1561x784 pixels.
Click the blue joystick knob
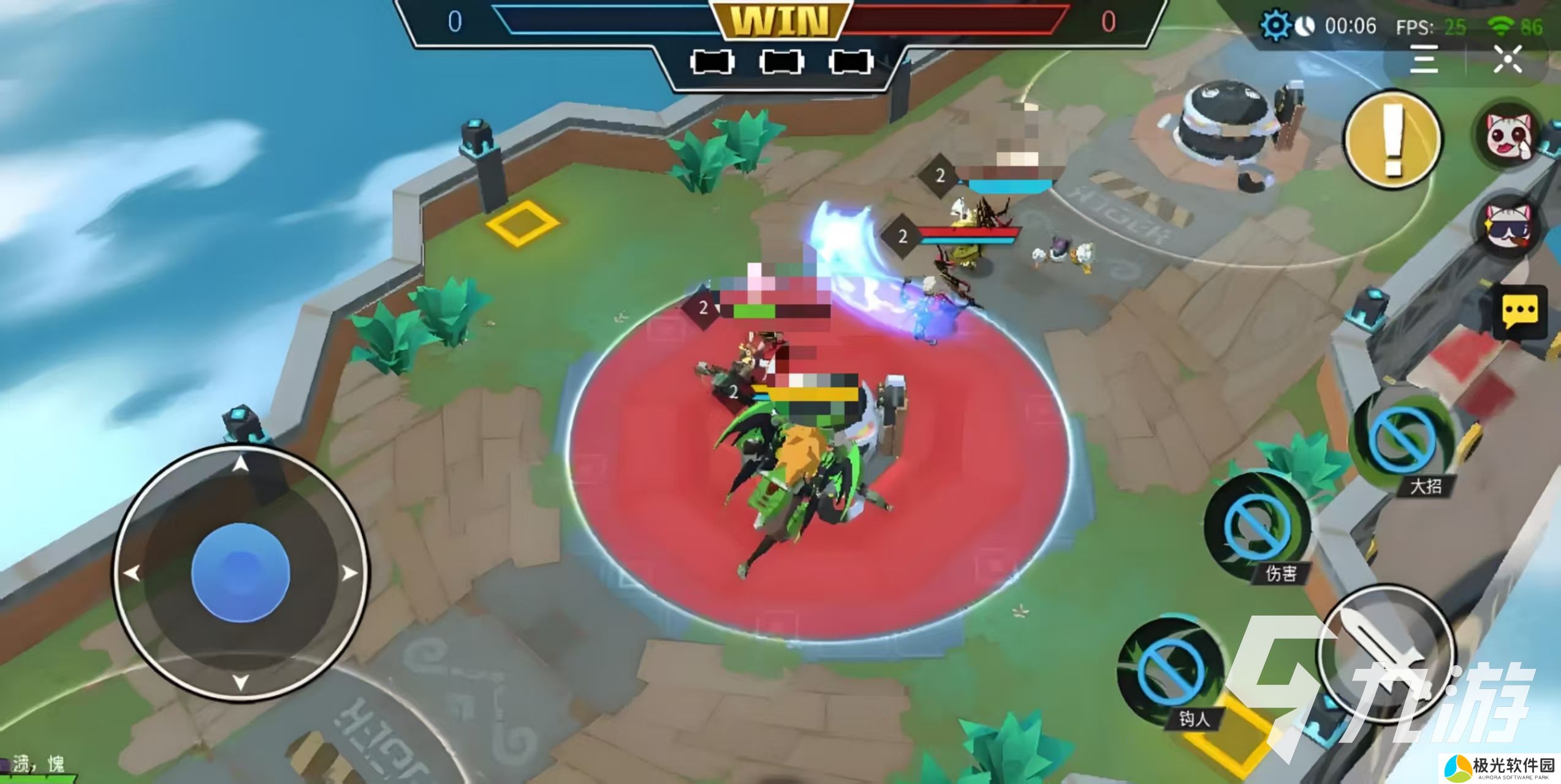240,571
